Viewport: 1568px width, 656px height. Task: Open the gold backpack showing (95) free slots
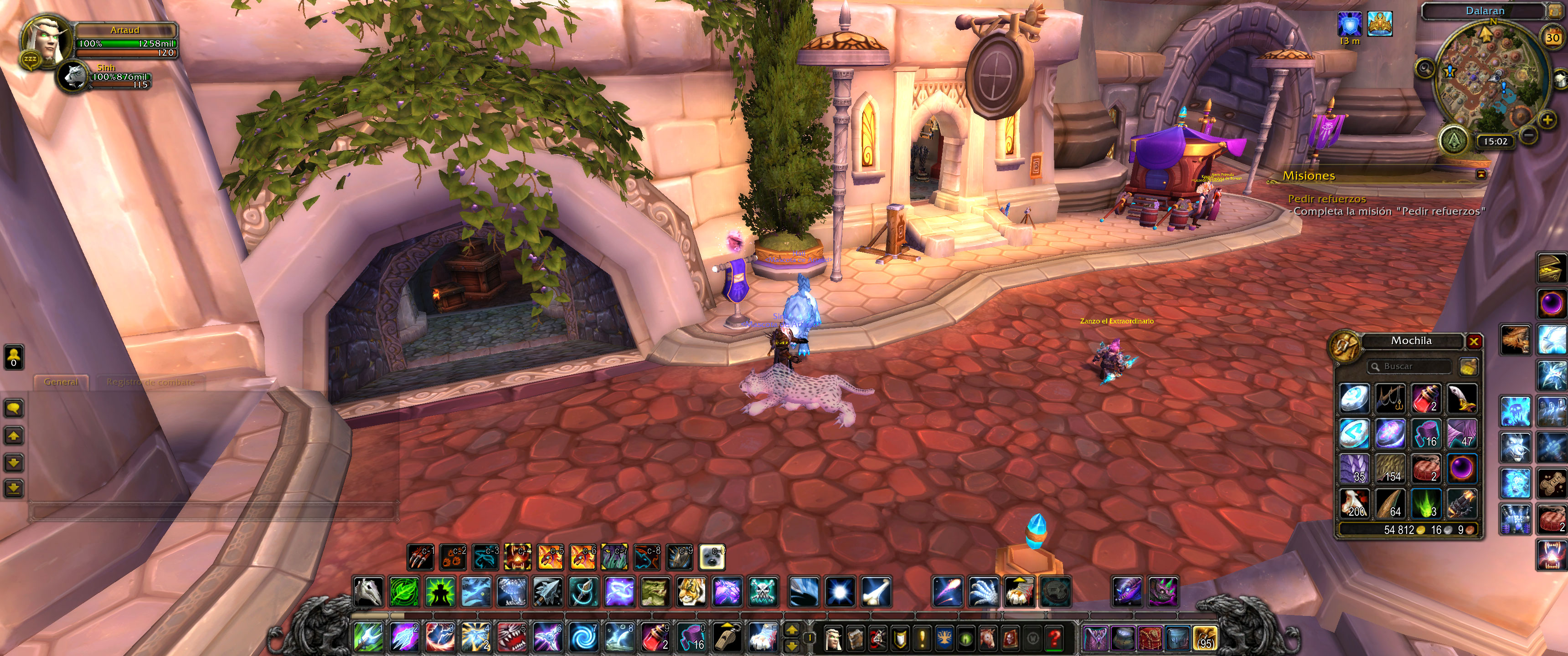pyautogui.click(x=1205, y=638)
